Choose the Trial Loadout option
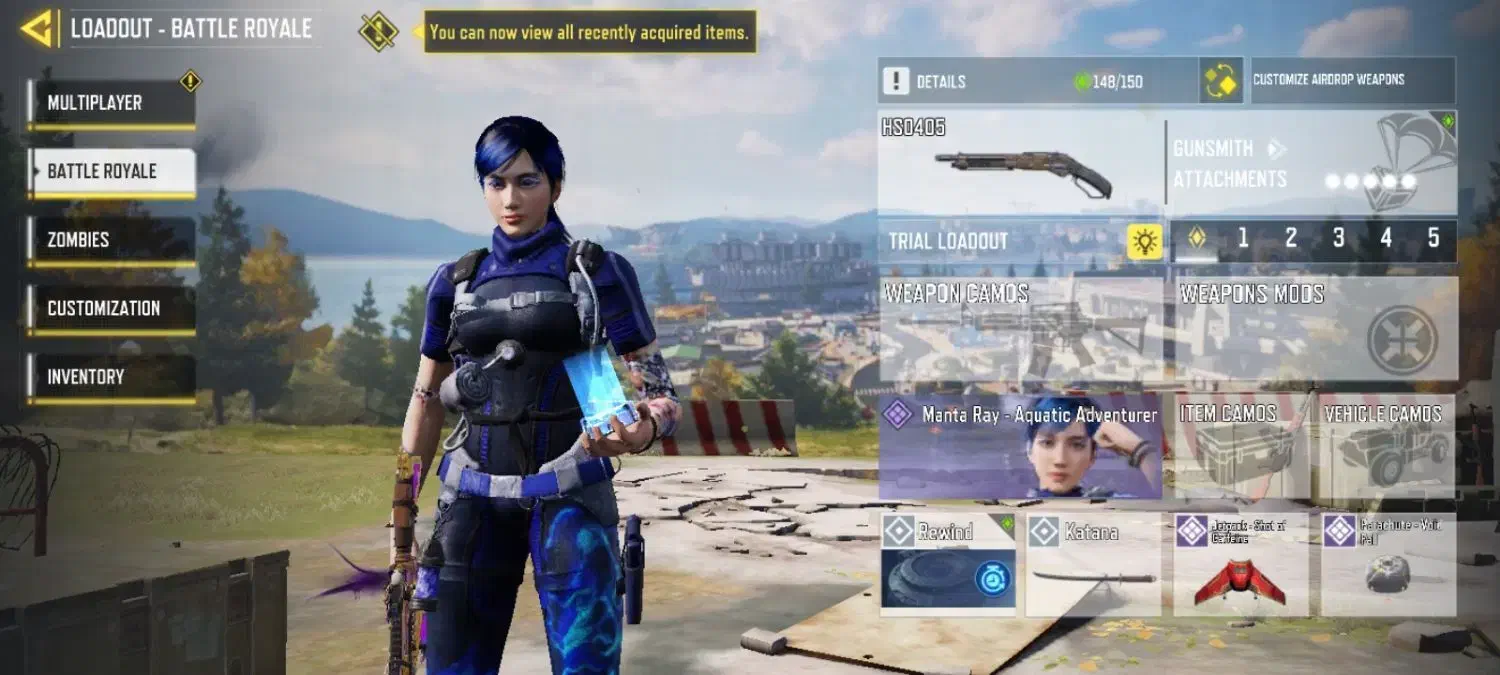This screenshot has height=675, width=1500. 1020,241
